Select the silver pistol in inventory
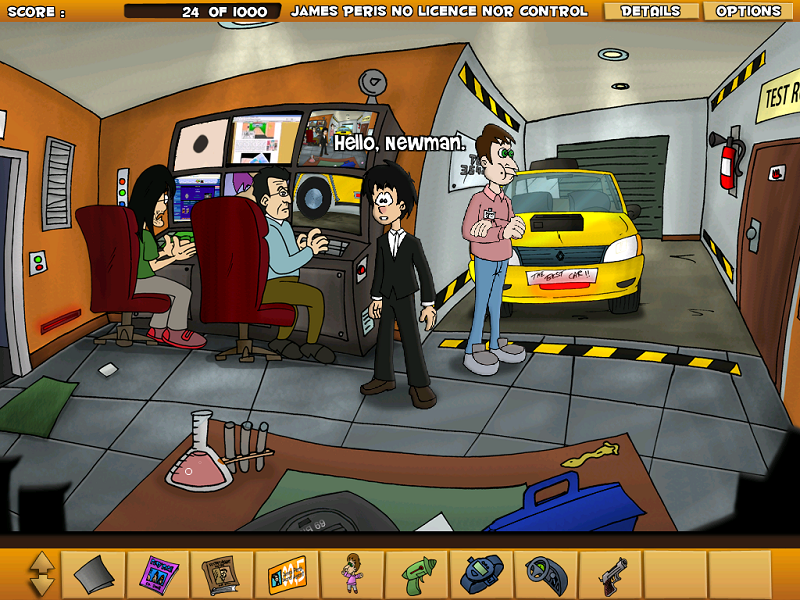Screen dimensions: 800x600 [610, 575]
